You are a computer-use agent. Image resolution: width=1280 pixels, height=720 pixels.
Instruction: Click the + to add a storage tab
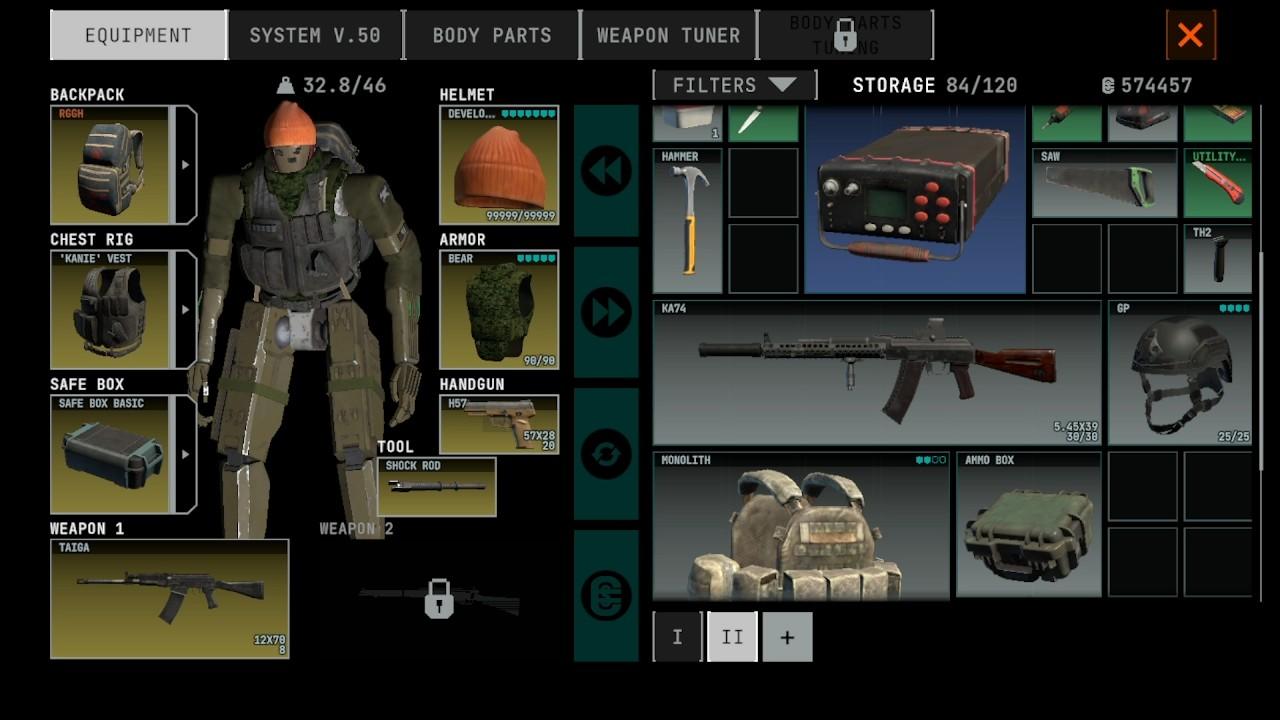(x=787, y=636)
